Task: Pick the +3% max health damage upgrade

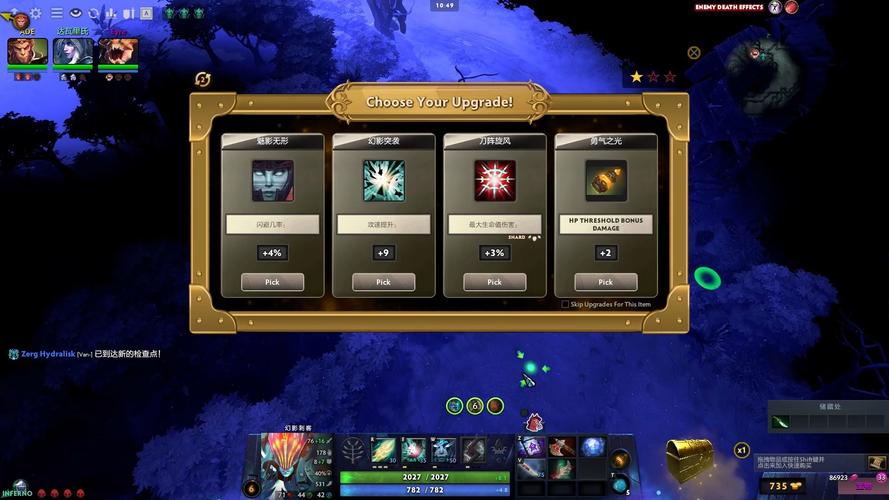Action: [494, 282]
